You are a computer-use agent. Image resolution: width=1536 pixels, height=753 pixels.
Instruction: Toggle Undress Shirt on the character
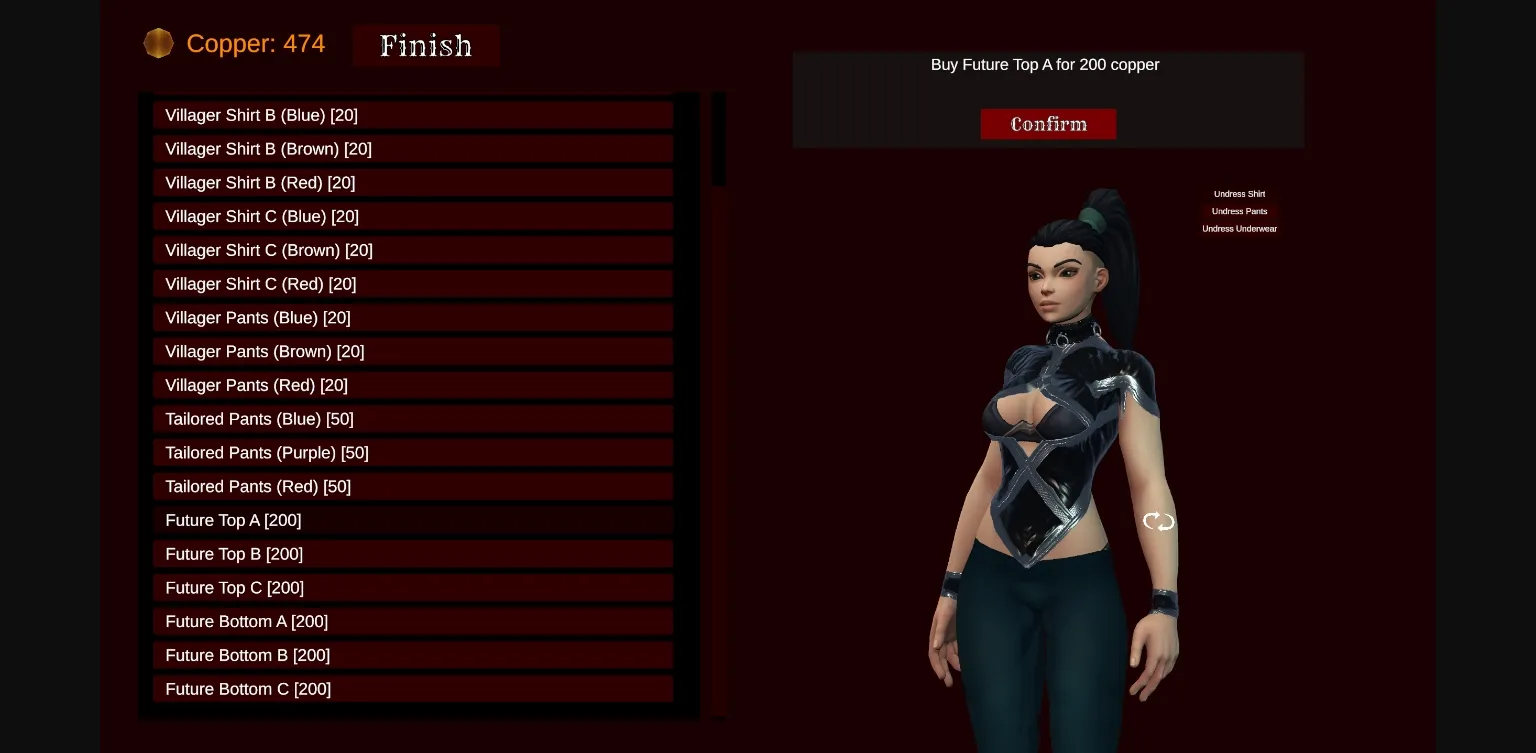(x=1239, y=194)
